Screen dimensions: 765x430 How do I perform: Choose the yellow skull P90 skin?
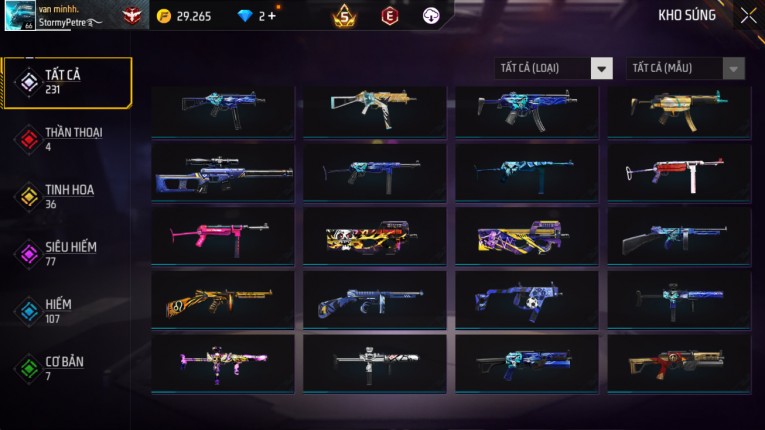(375, 236)
